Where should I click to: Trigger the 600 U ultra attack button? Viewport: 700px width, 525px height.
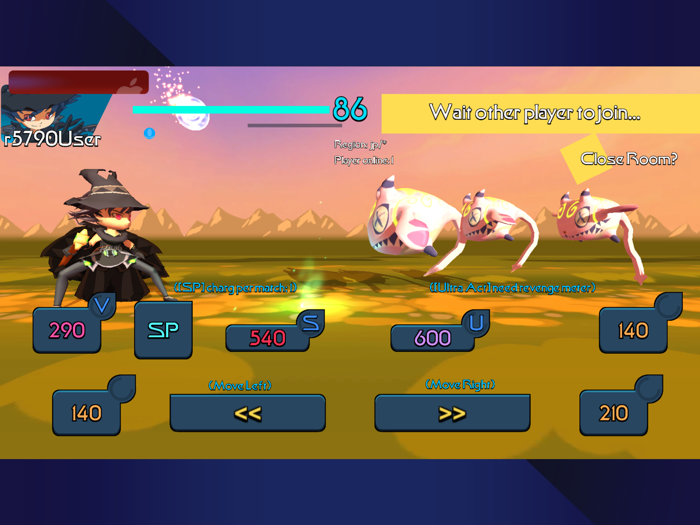click(x=432, y=338)
